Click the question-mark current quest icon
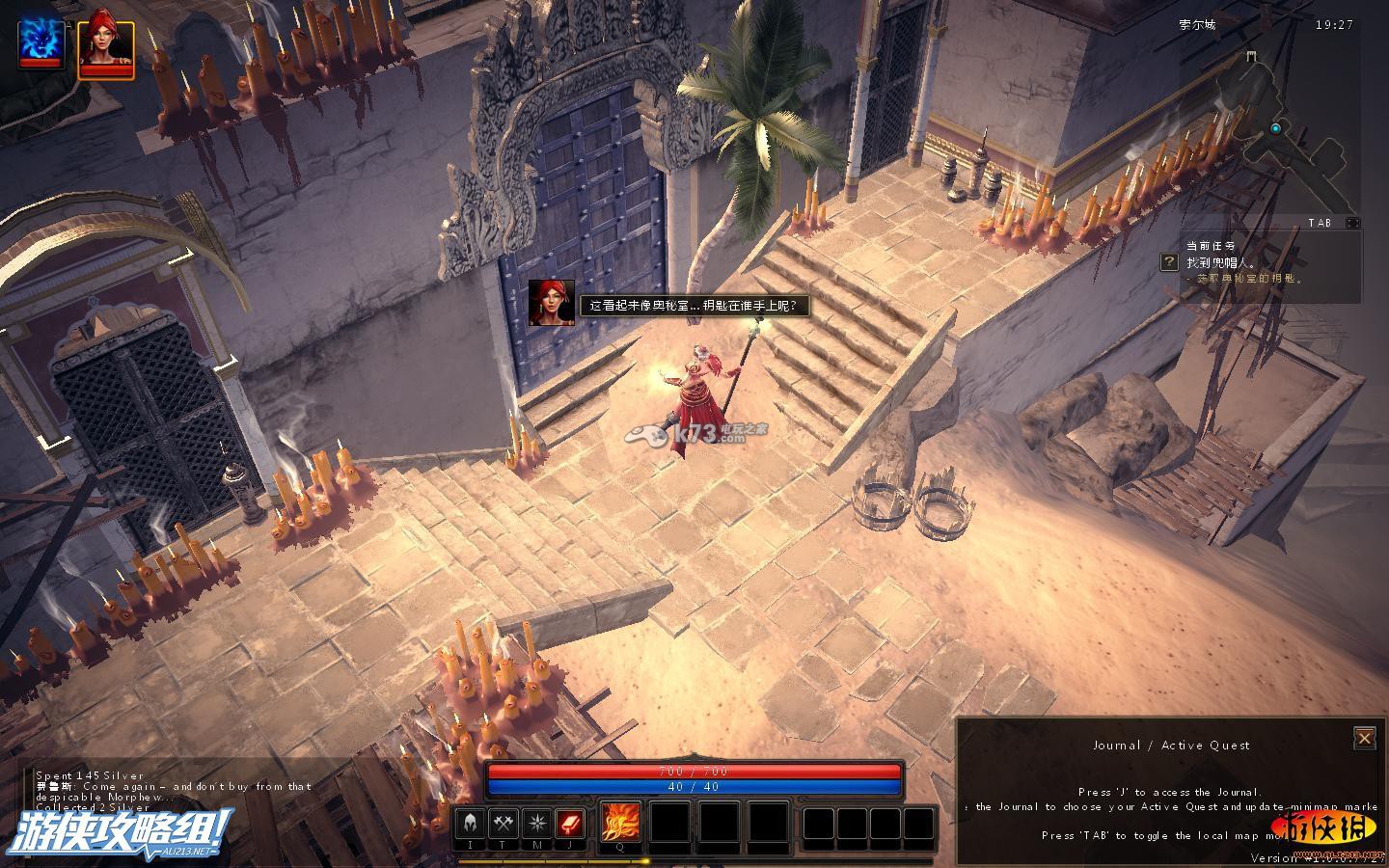Viewport: 1389px width, 868px height. coord(1169,262)
